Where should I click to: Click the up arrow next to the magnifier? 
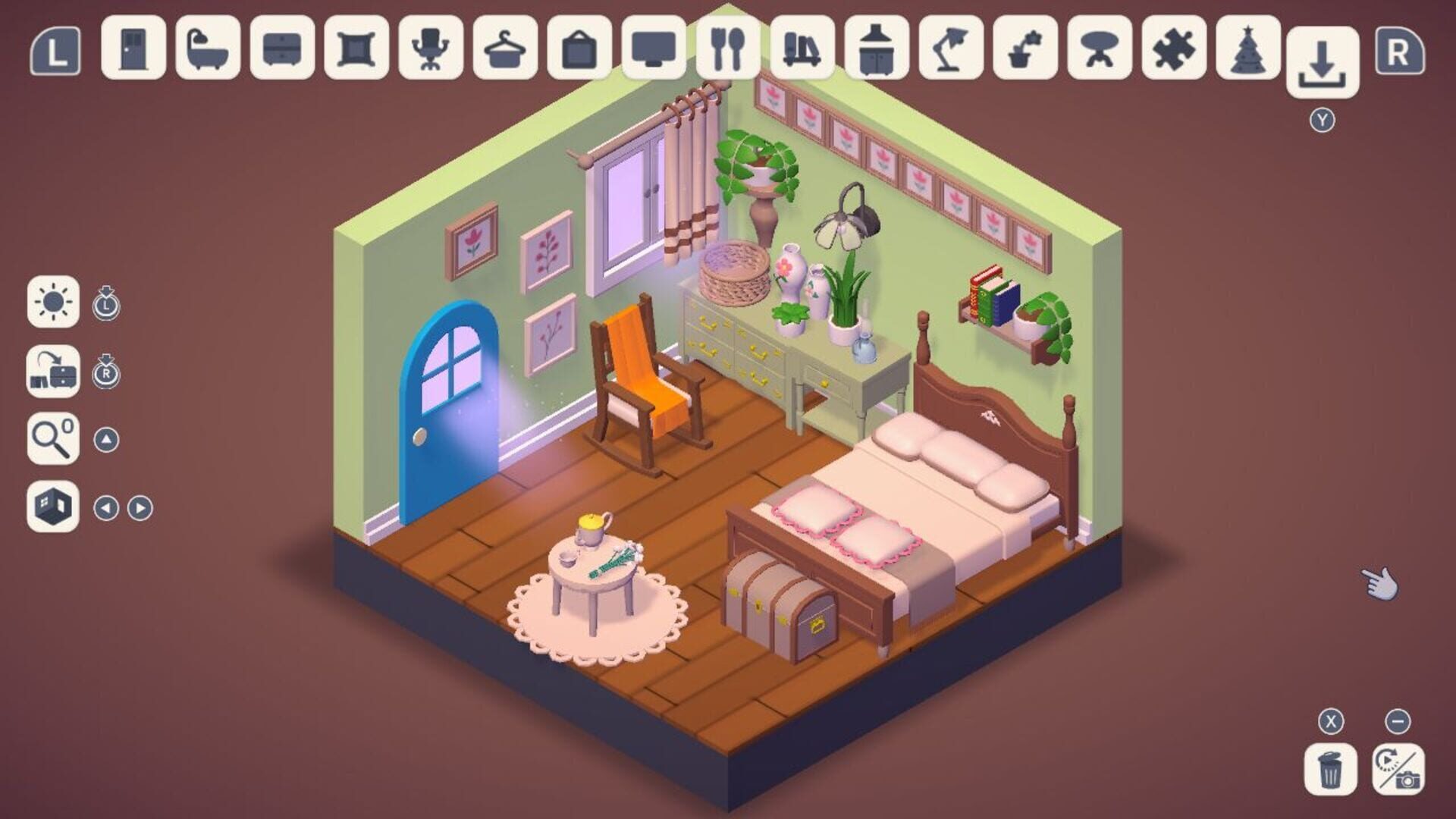(108, 438)
